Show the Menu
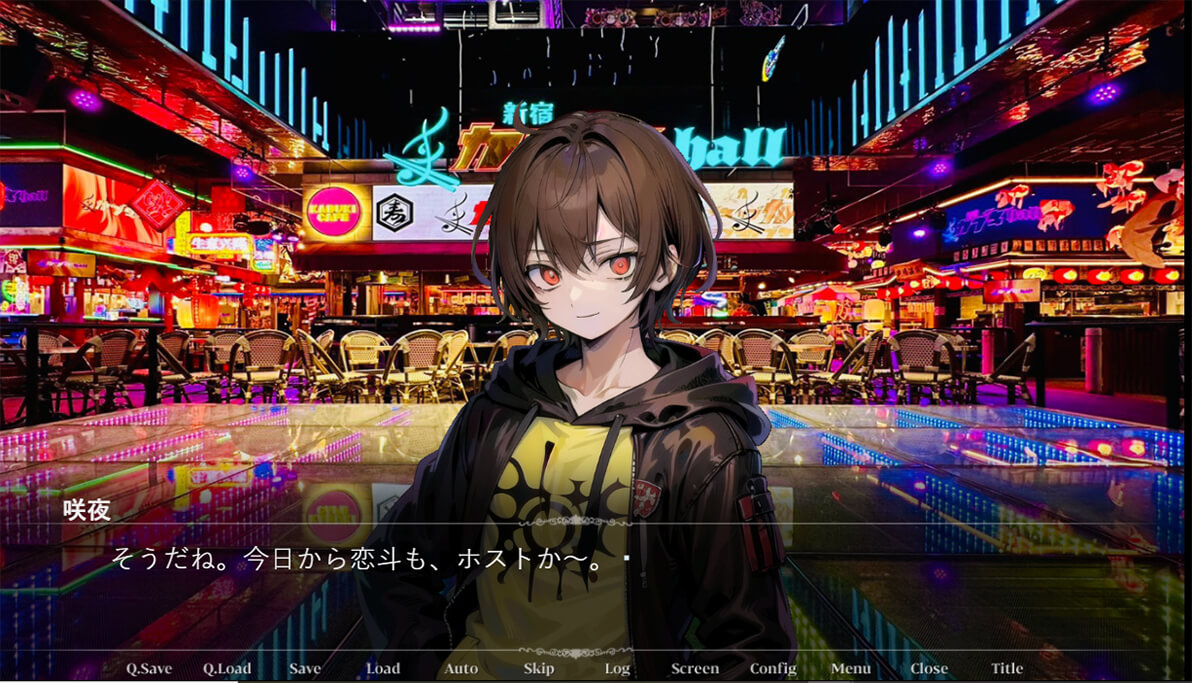Viewport: 1192px width, 683px height. click(x=851, y=669)
